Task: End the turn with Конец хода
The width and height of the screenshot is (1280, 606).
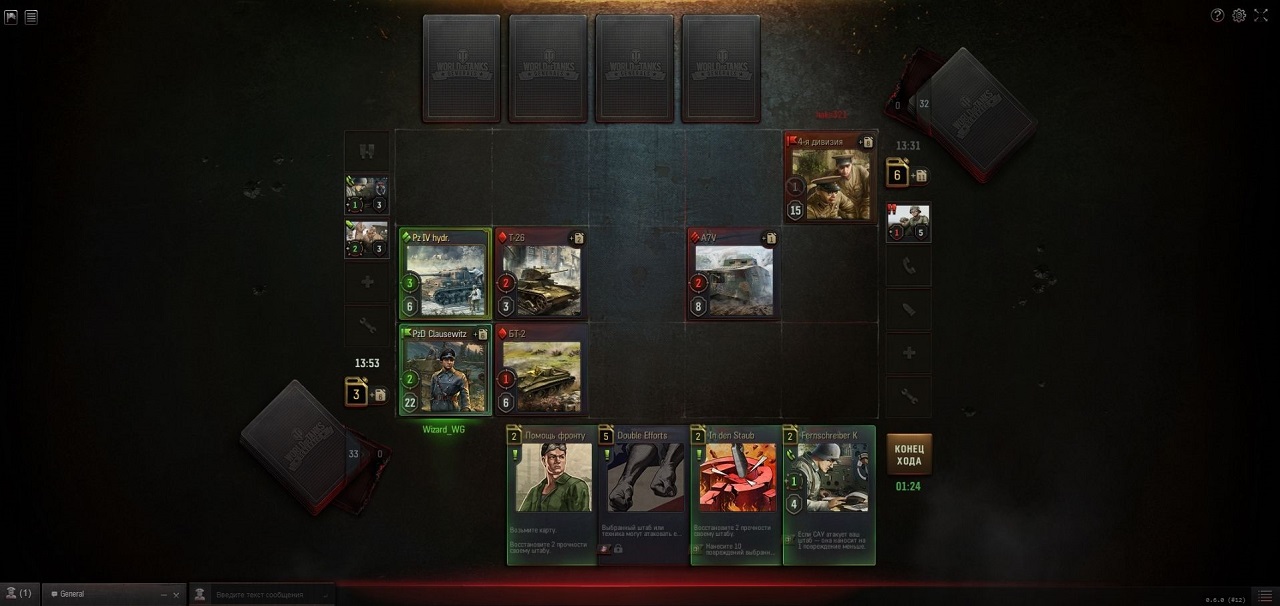Action: [x=909, y=454]
